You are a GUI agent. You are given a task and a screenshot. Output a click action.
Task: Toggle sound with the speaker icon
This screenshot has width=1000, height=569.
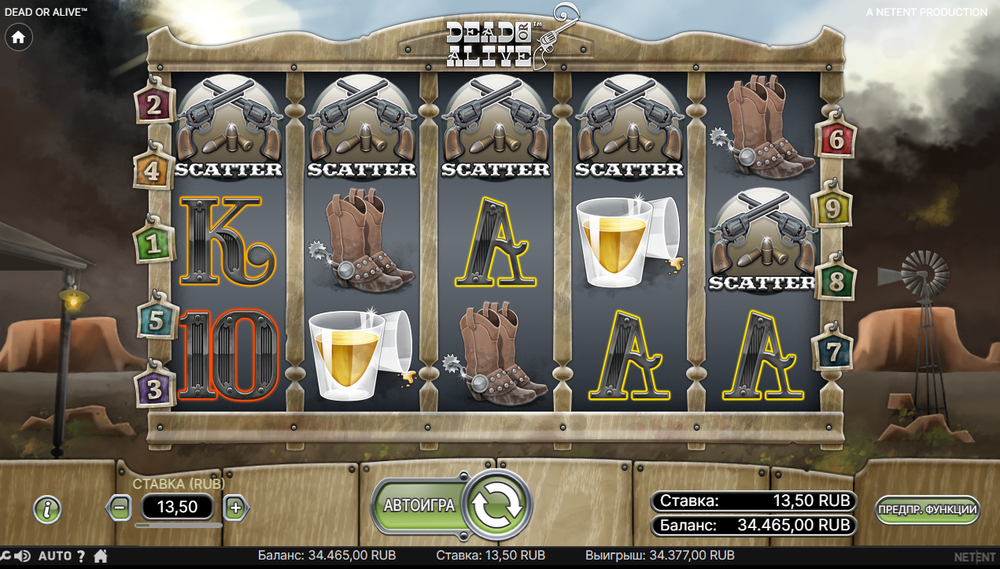(23, 556)
